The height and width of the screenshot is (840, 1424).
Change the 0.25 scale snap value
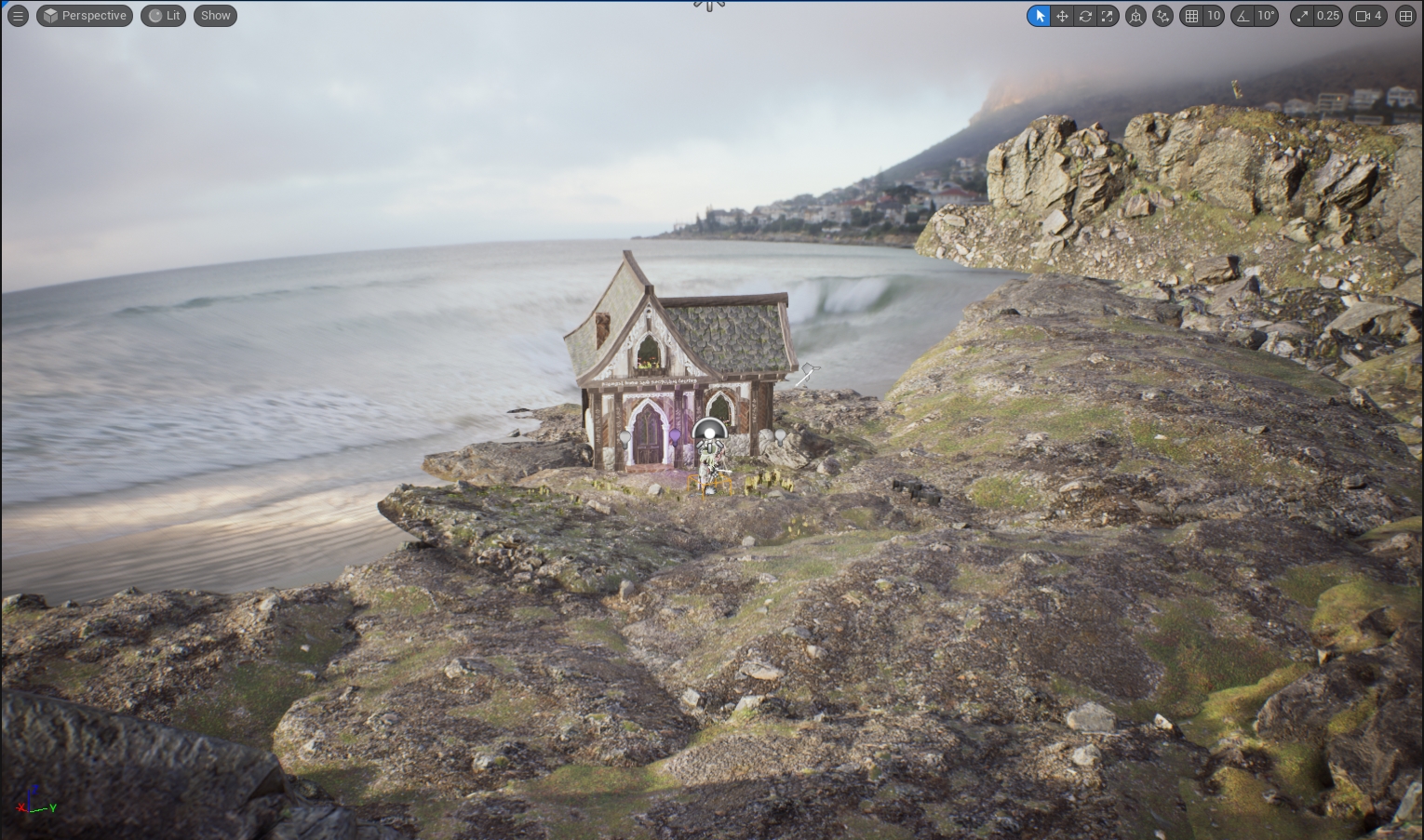pos(1328,16)
